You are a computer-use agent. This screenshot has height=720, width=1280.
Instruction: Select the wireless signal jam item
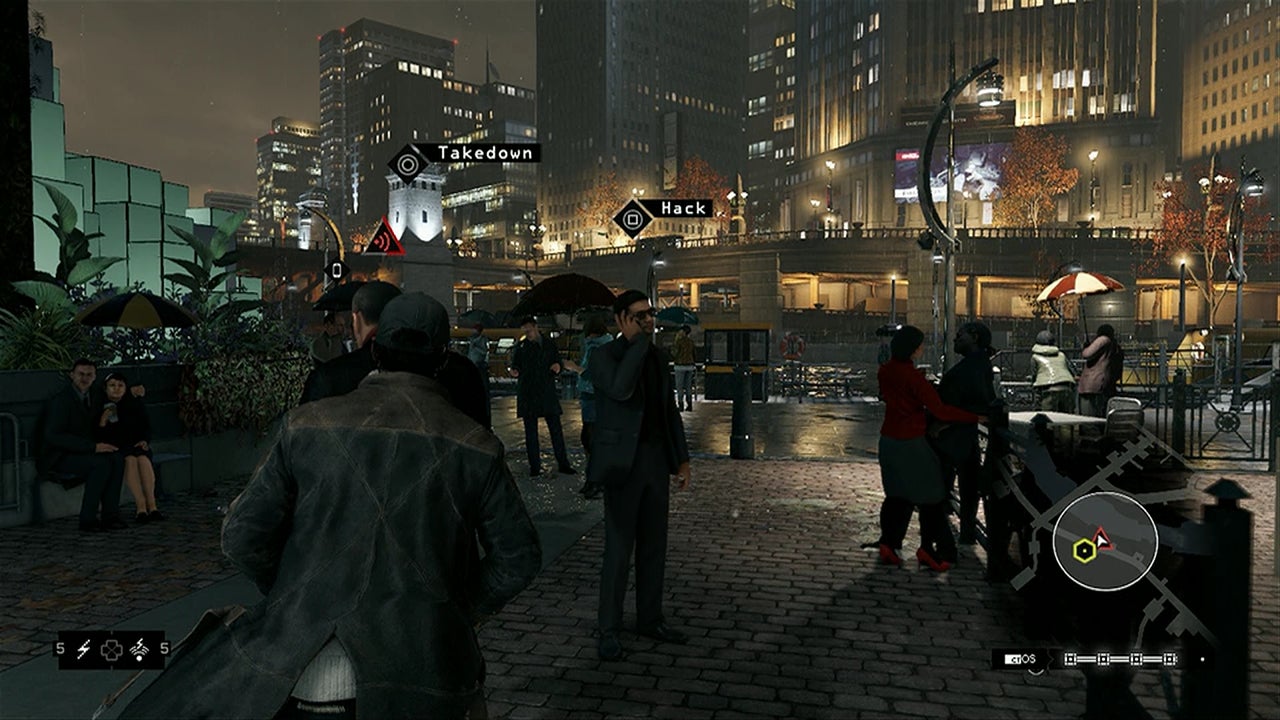[139, 649]
